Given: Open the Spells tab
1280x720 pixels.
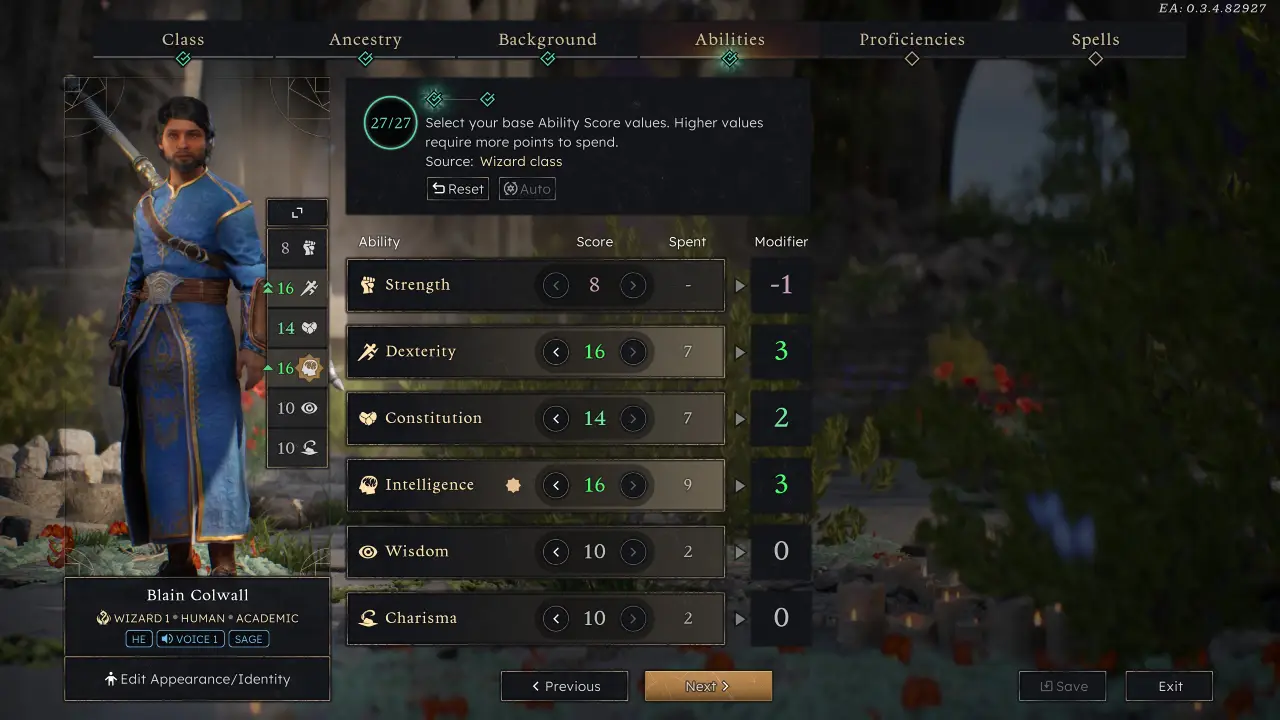Looking at the screenshot, I should (x=1095, y=39).
